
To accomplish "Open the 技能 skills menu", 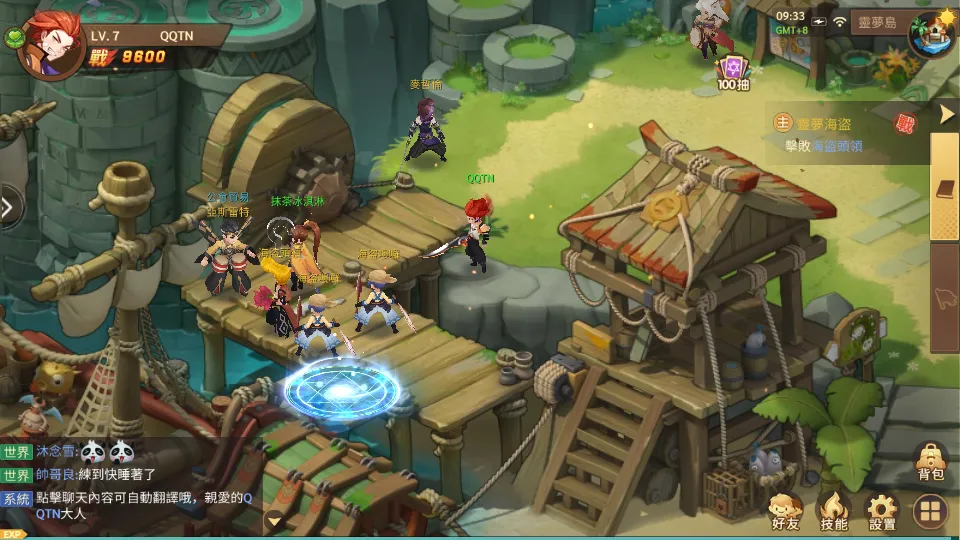I will (833, 512).
